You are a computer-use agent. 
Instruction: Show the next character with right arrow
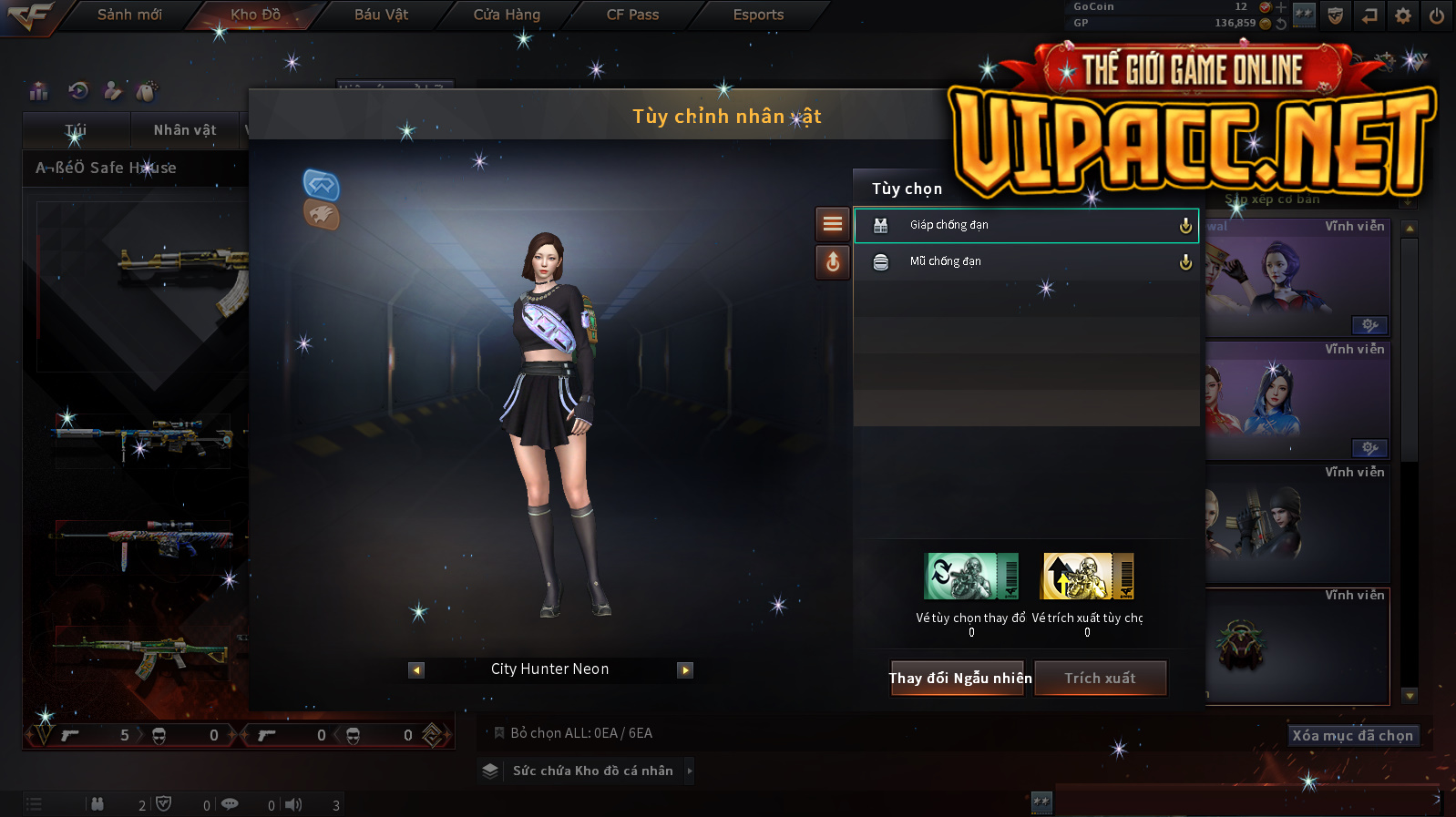tap(685, 670)
